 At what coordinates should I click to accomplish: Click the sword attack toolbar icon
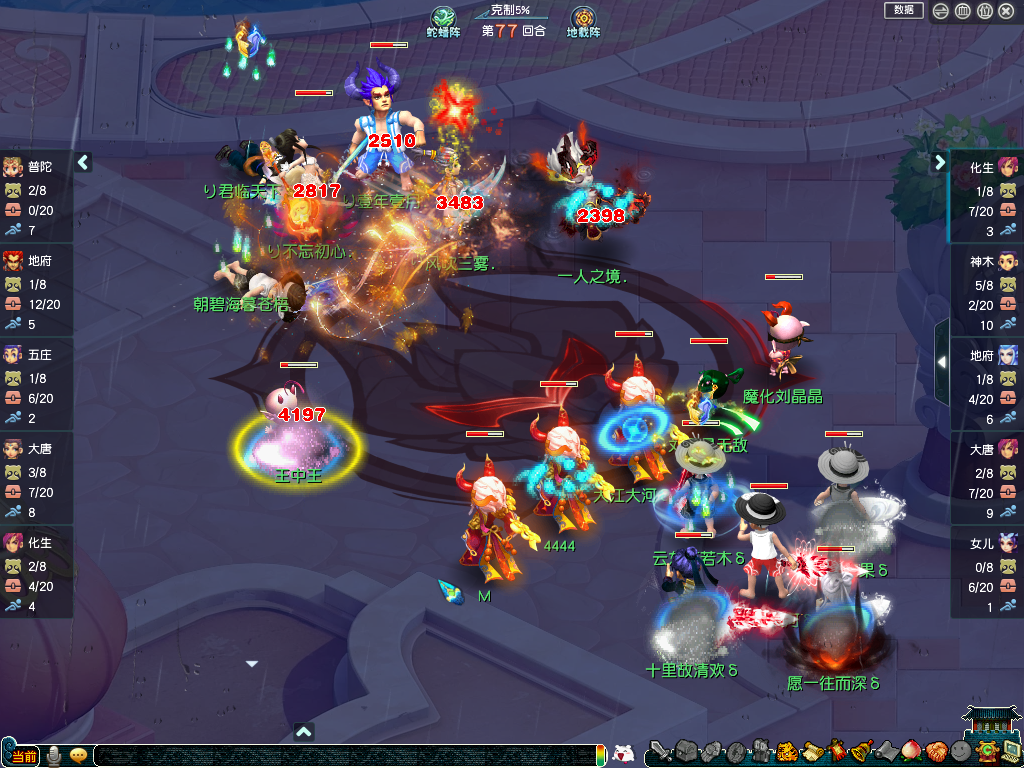[659, 751]
